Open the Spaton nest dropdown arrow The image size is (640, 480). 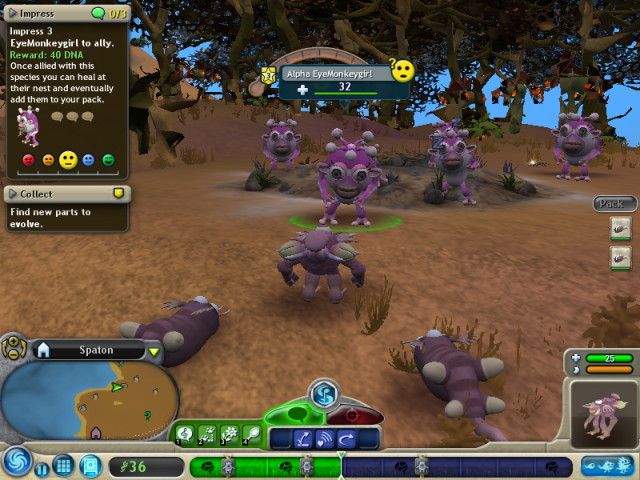point(154,351)
